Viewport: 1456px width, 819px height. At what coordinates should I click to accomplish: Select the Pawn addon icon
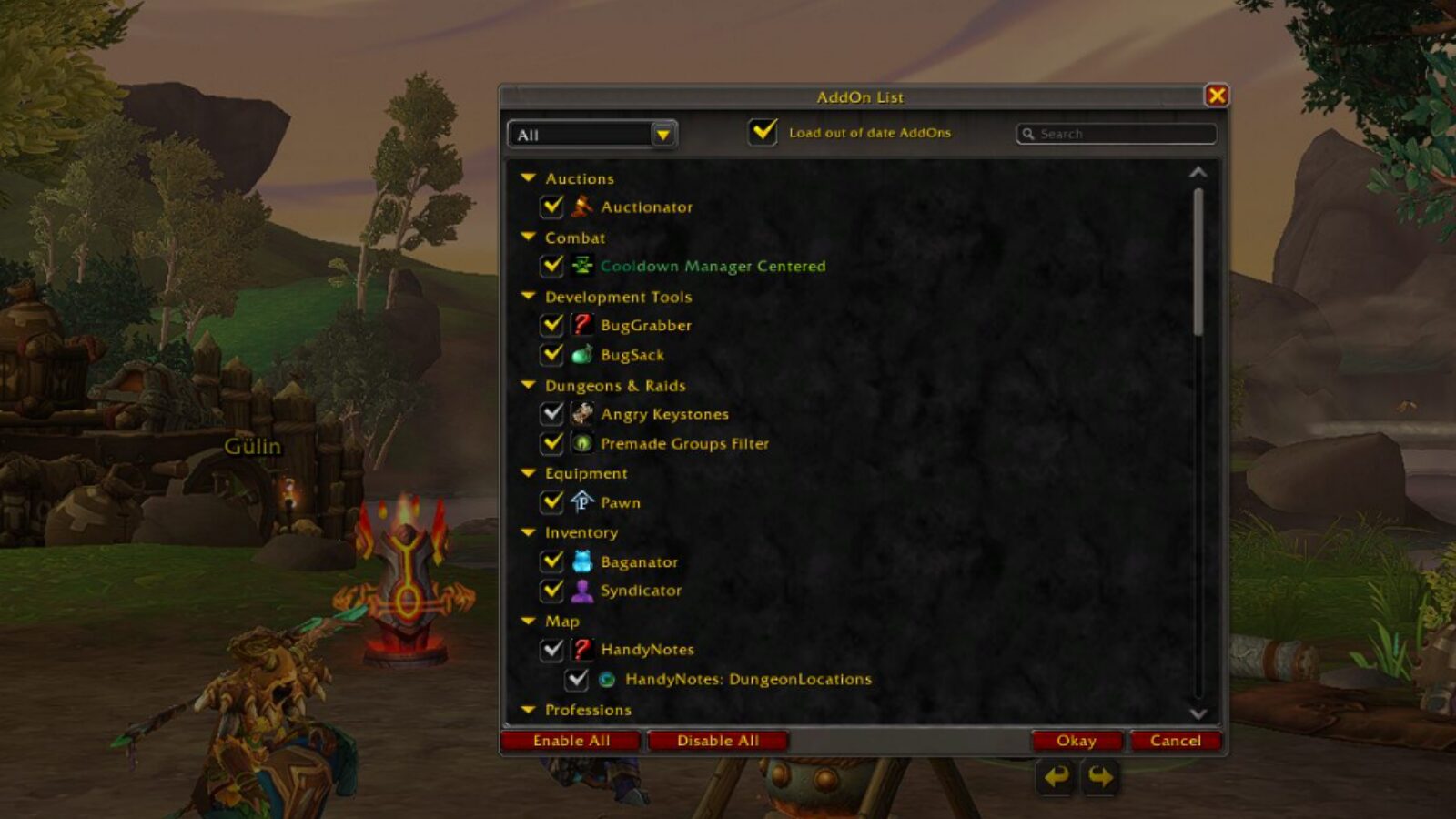click(580, 502)
